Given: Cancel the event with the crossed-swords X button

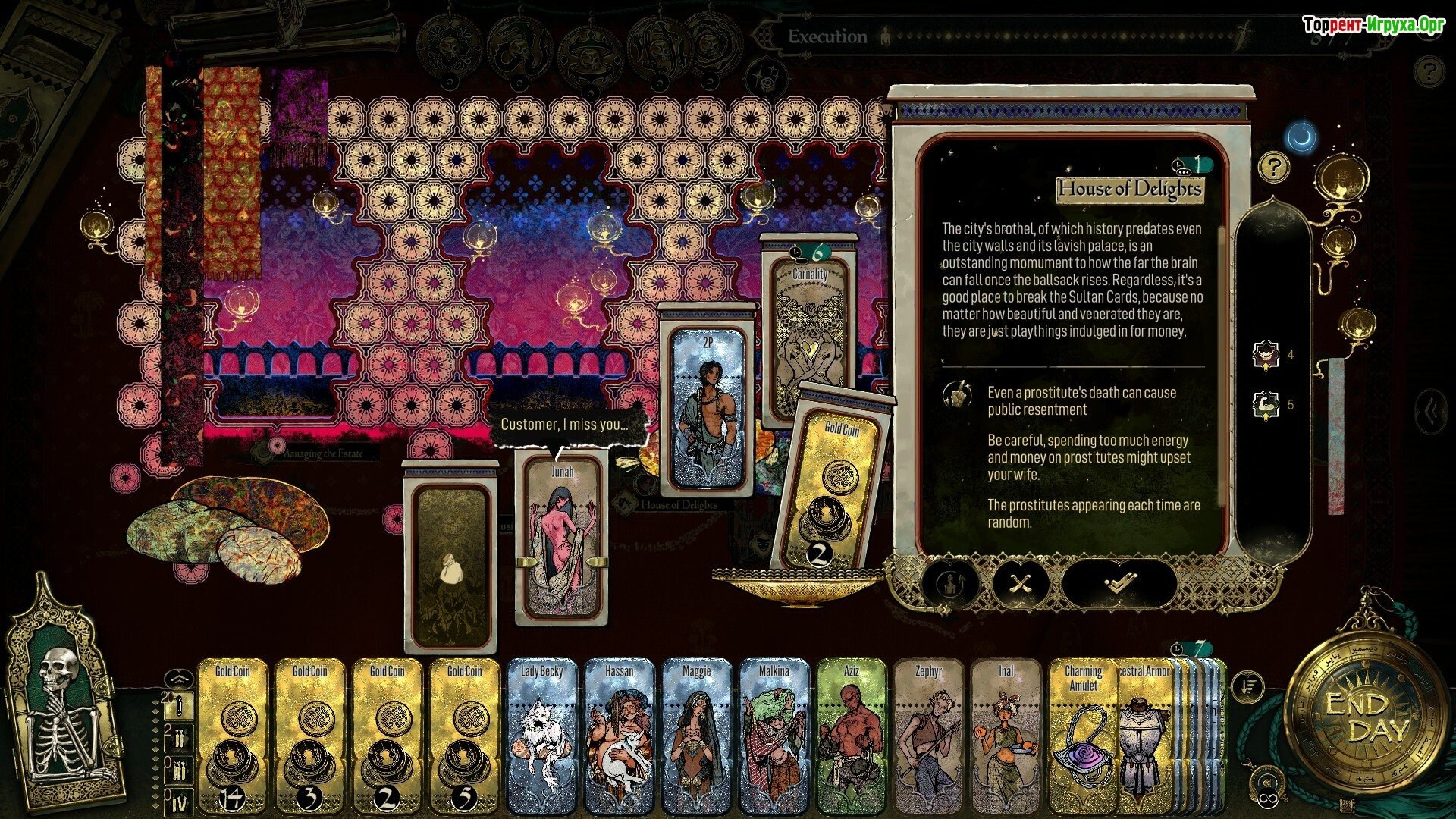Looking at the screenshot, I should point(1021,584).
